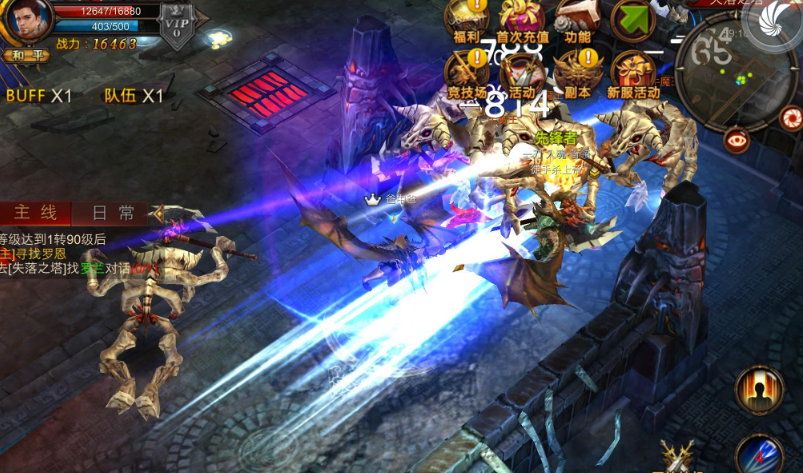Activate the glowing silhouette skill
The image size is (803, 473).
[x=759, y=389]
